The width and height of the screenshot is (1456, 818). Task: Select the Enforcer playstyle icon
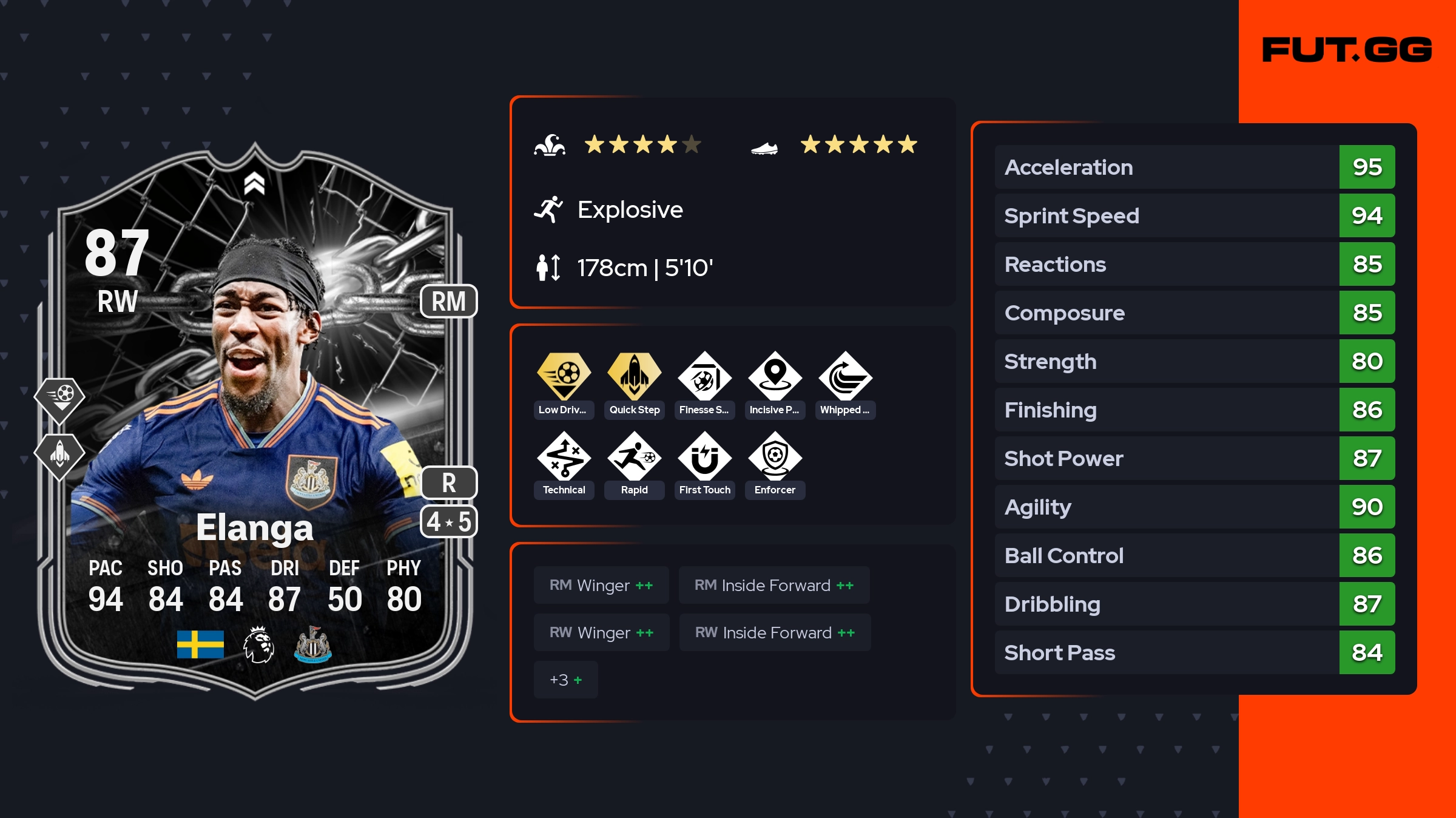(775, 457)
